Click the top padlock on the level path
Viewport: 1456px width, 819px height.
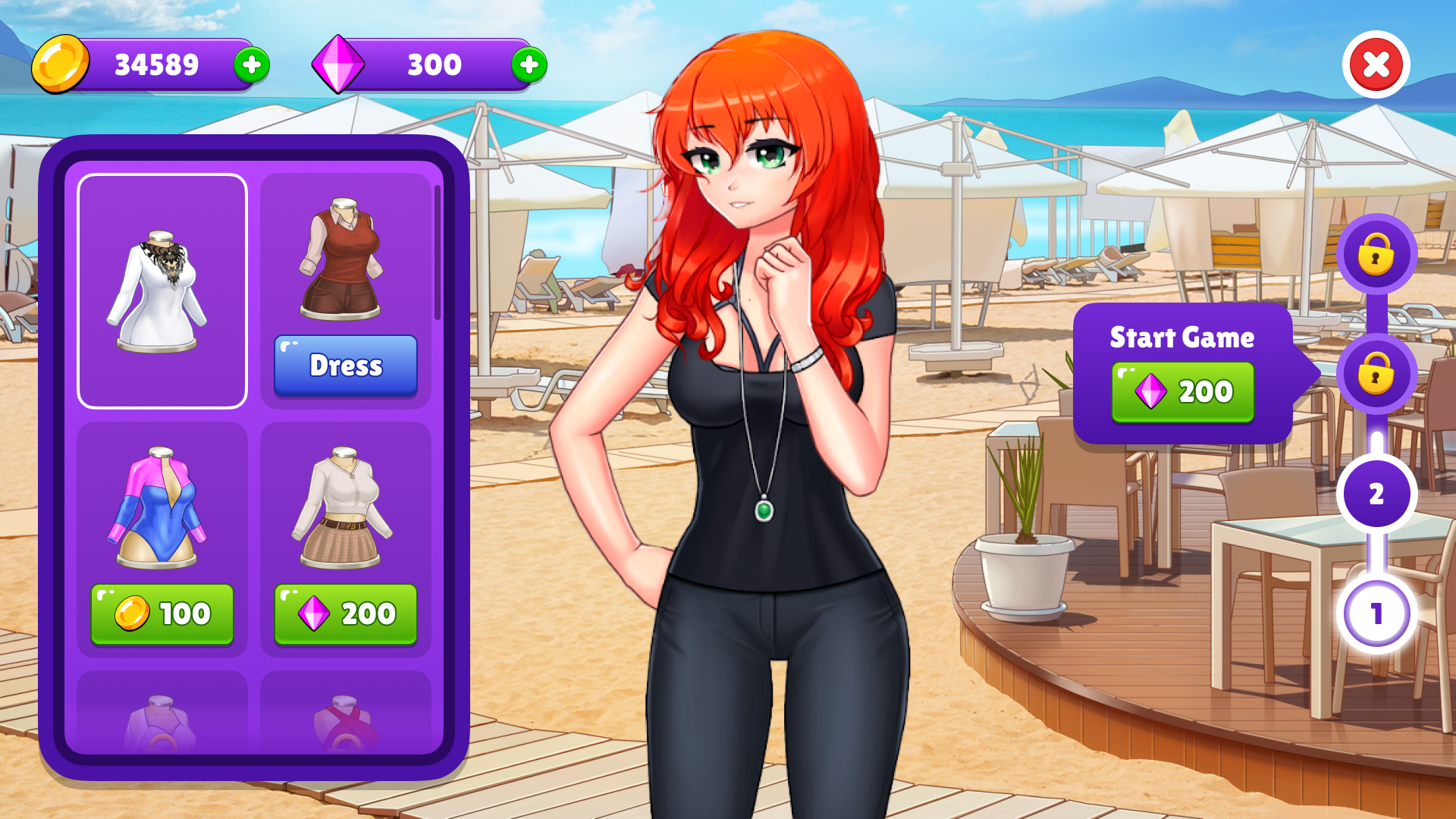(1378, 256)
